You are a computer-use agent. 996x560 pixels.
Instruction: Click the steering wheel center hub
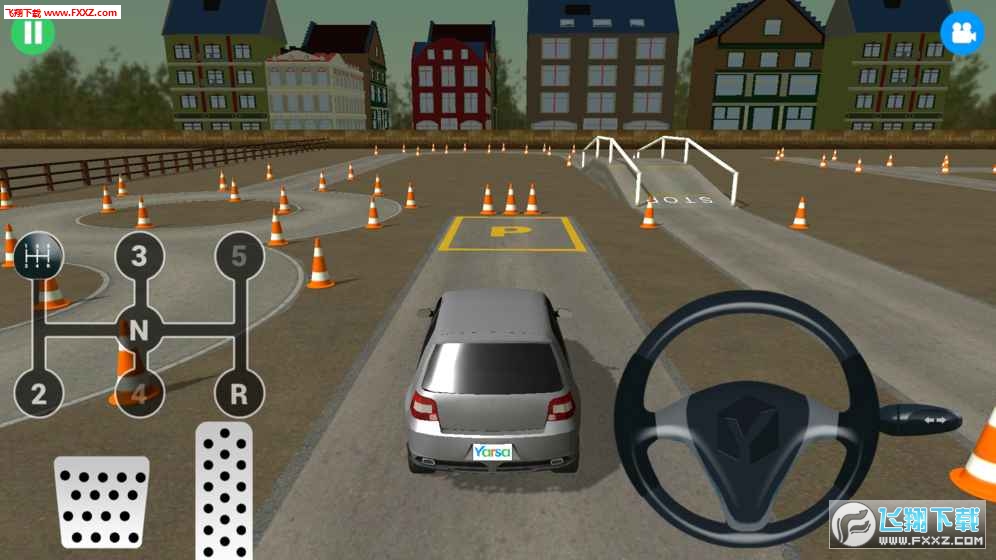746,425
